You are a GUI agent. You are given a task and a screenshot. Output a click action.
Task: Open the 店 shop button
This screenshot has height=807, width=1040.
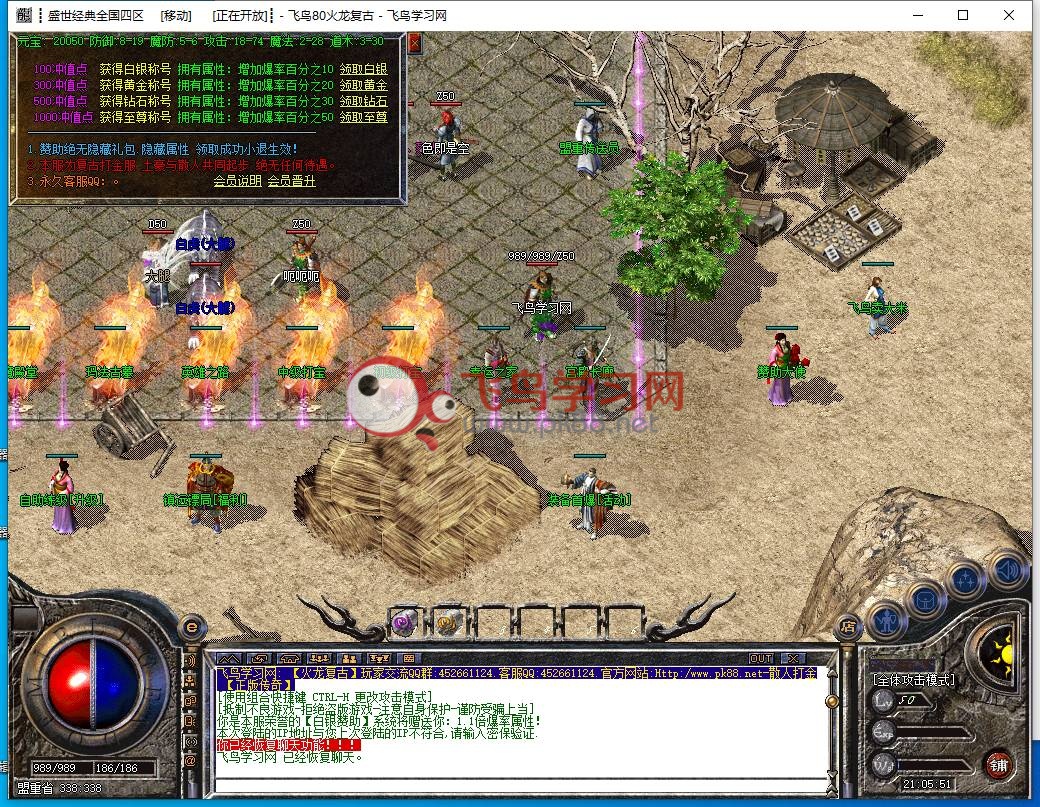point(847,627)
